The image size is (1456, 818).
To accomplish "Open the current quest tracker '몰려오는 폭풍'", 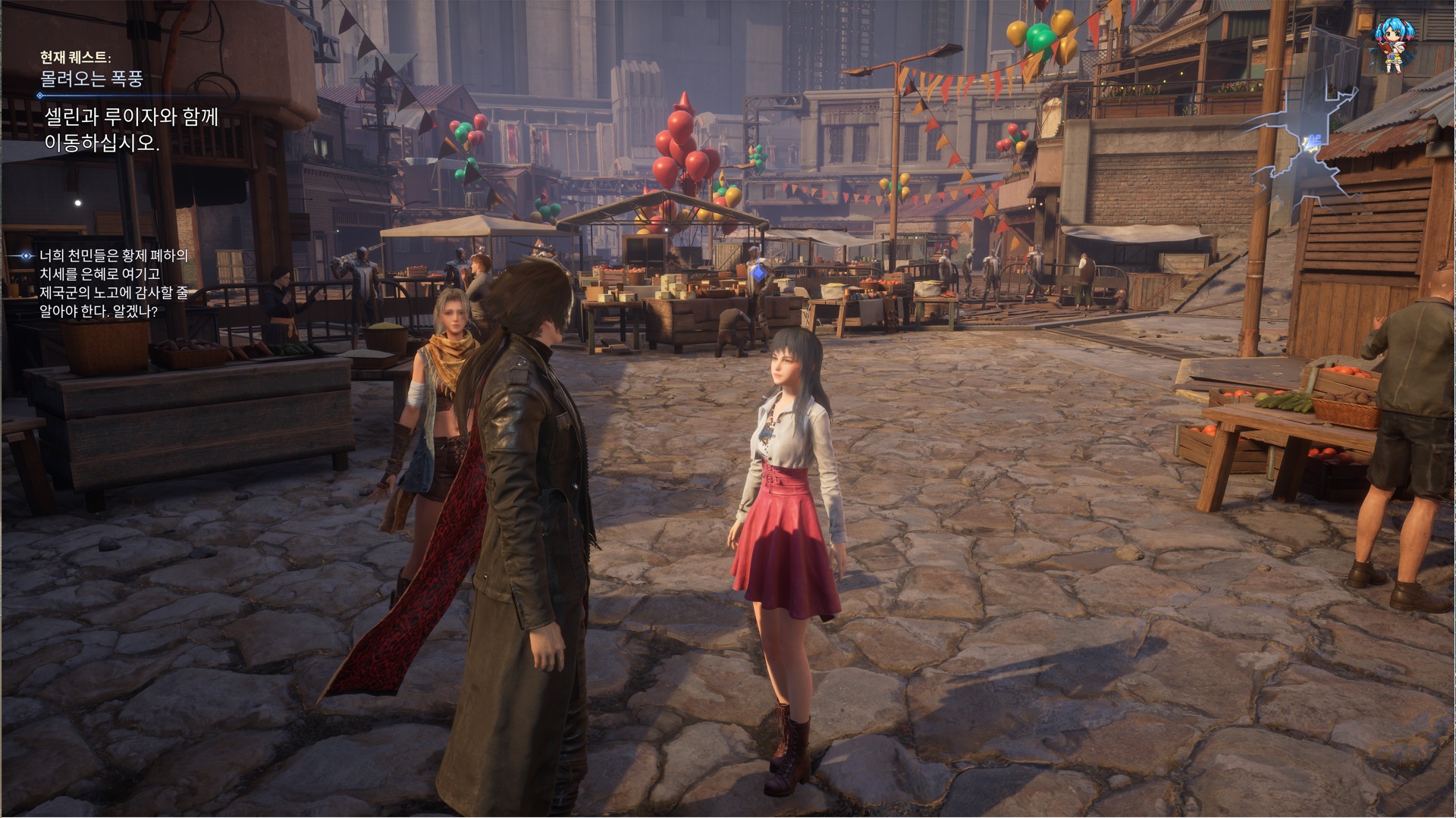I will [92, 78].
